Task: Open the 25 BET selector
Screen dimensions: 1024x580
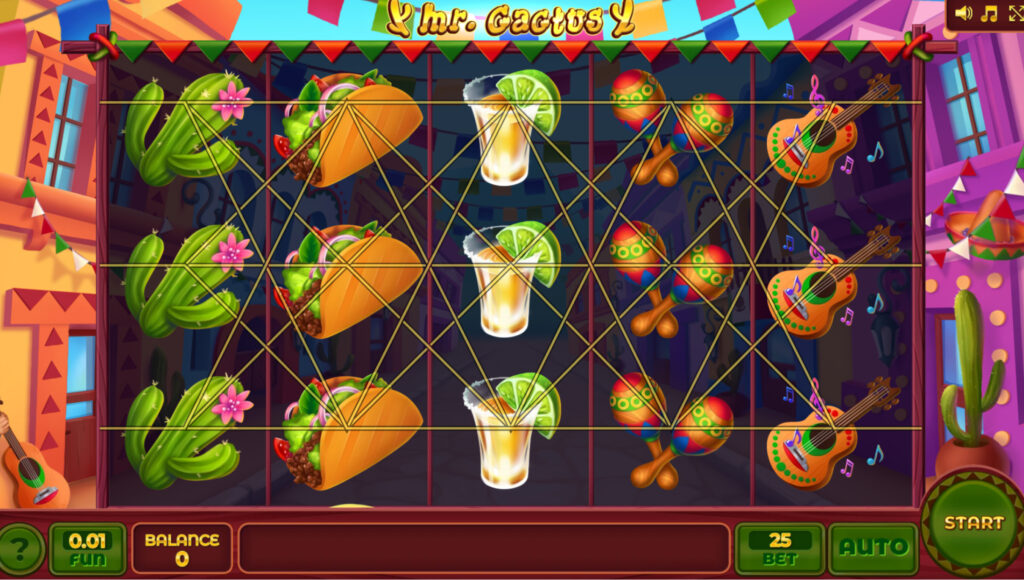Action: point(780,547)
